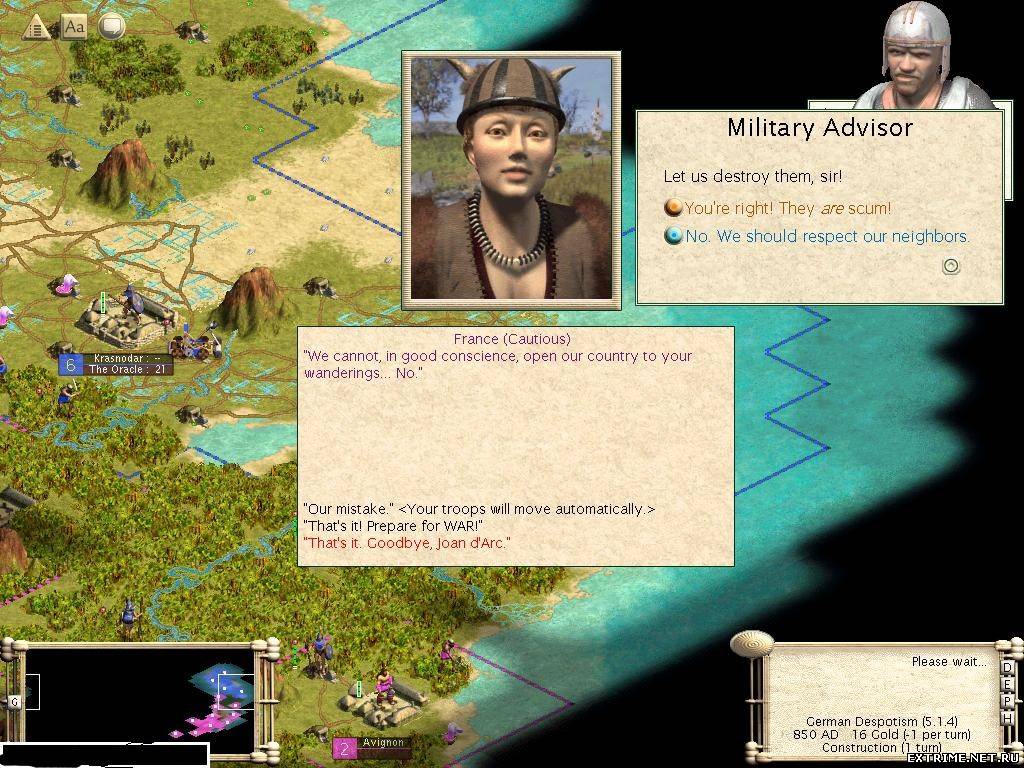Viewport: 1024px width, 768px height.
Task: Click the D button on info panel
Action: click(1007, 668)
